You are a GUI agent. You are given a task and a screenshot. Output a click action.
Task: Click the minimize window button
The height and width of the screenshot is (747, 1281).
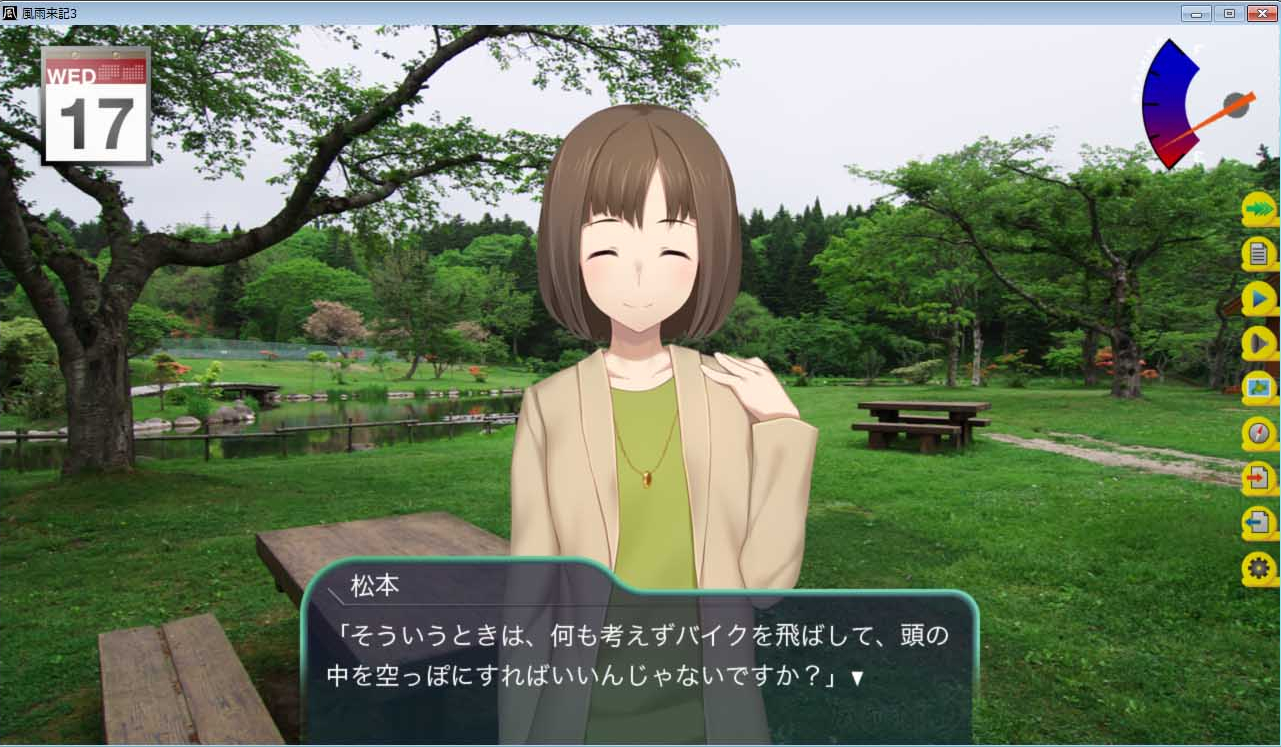(1196, 13)
